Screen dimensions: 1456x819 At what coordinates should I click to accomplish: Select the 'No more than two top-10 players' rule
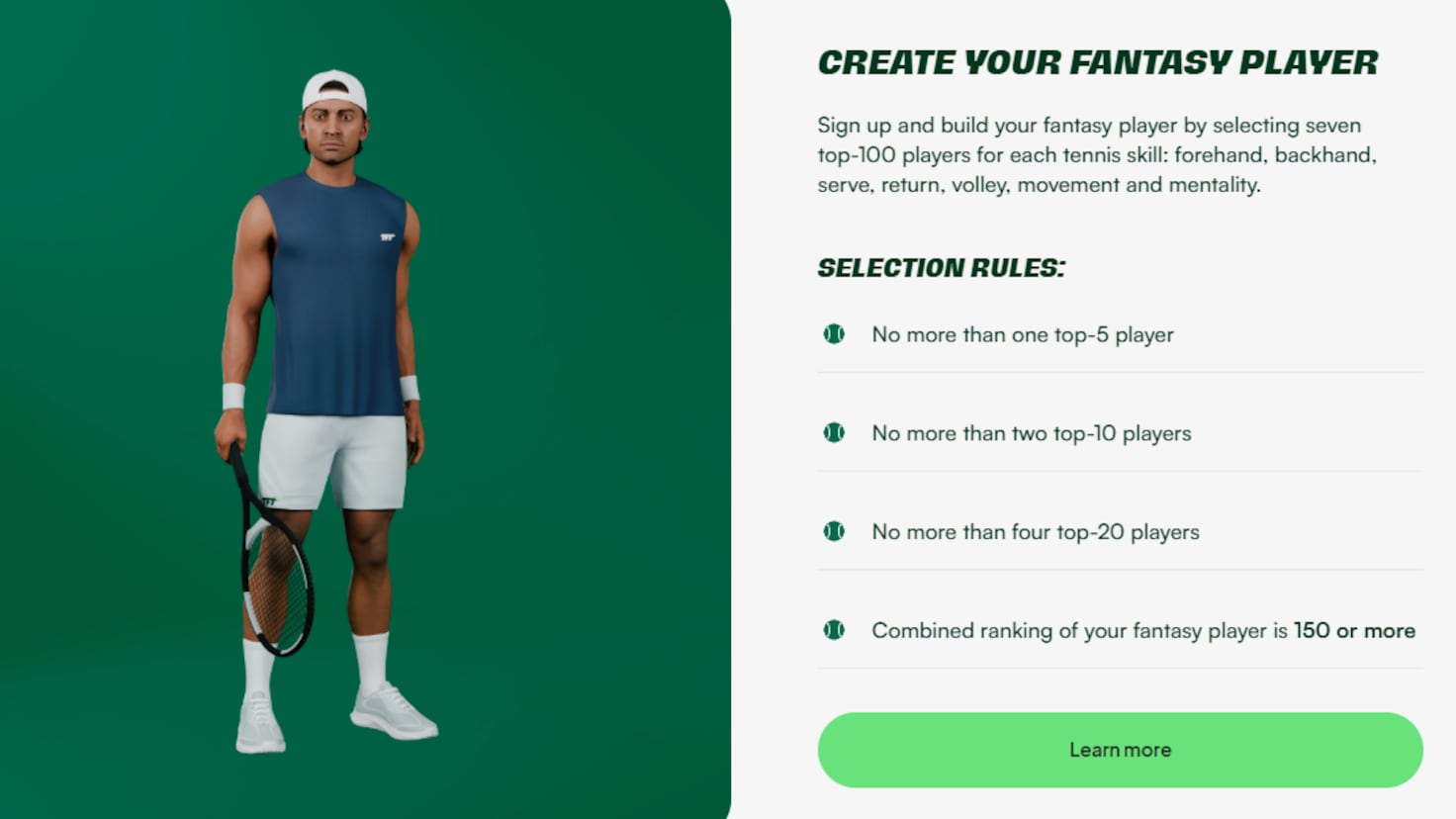click(x=1031, y=432)
